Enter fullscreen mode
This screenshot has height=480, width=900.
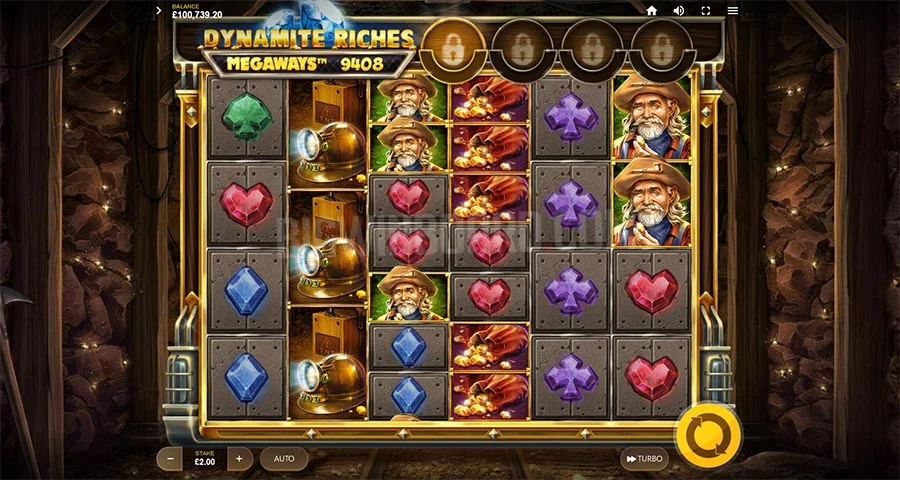click(705, 11)
